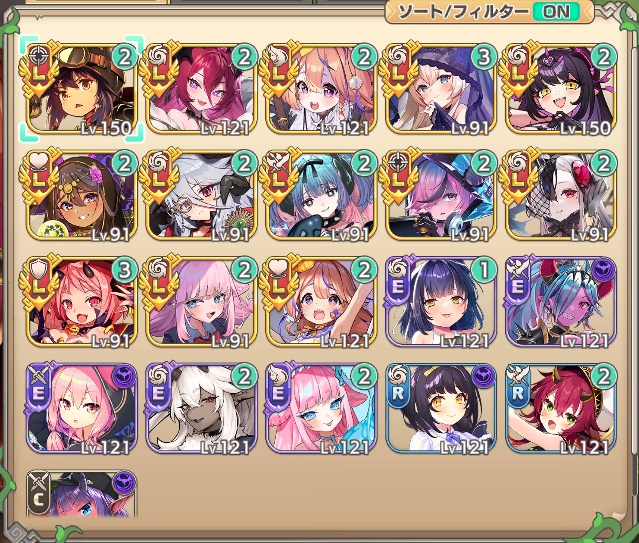
Task: Choose the crimson-haired Lv121 legendary character
Action: (200, 88)
